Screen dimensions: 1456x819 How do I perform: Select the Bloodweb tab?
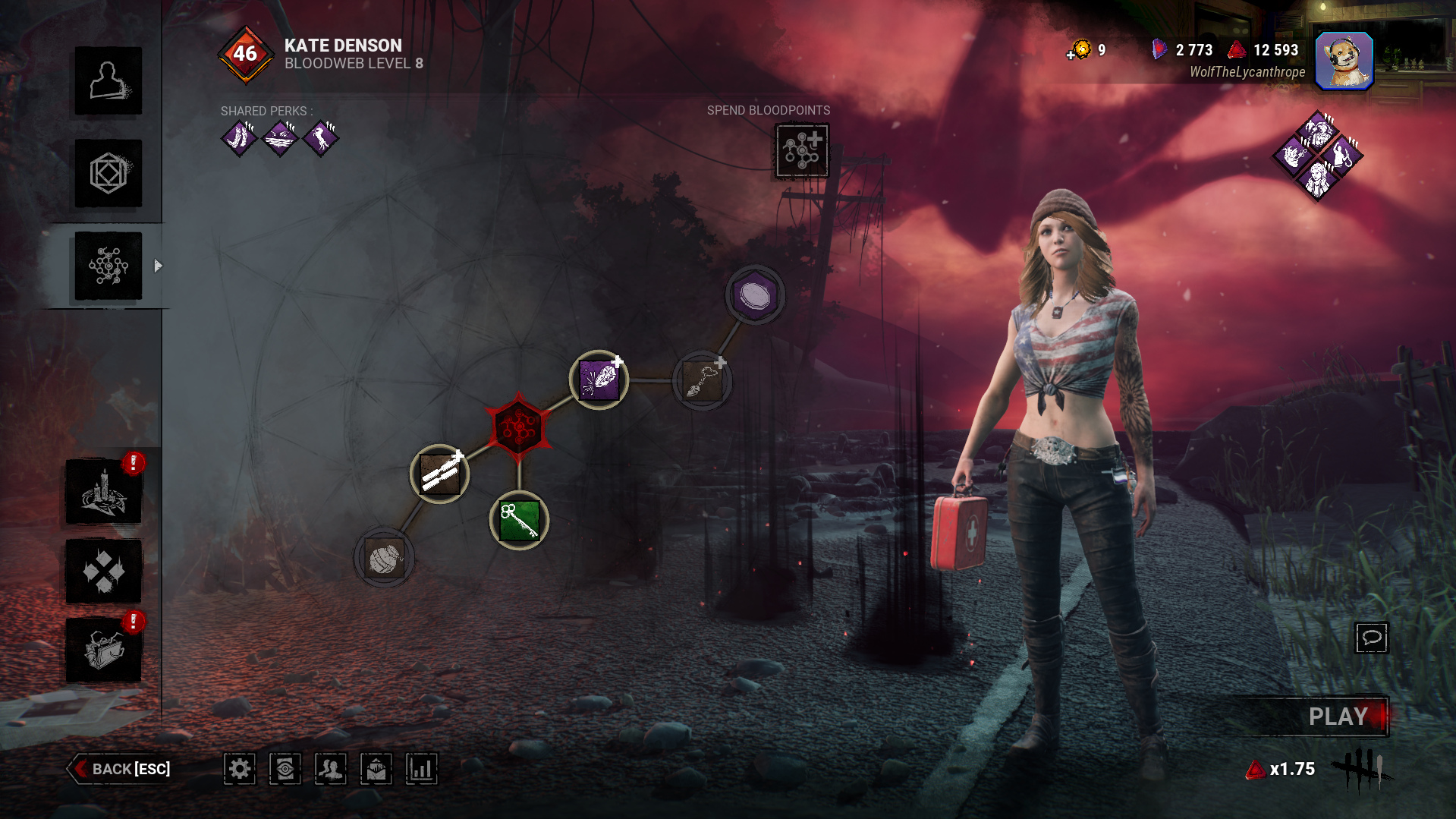pyautogui.click(x=108, y=266)
